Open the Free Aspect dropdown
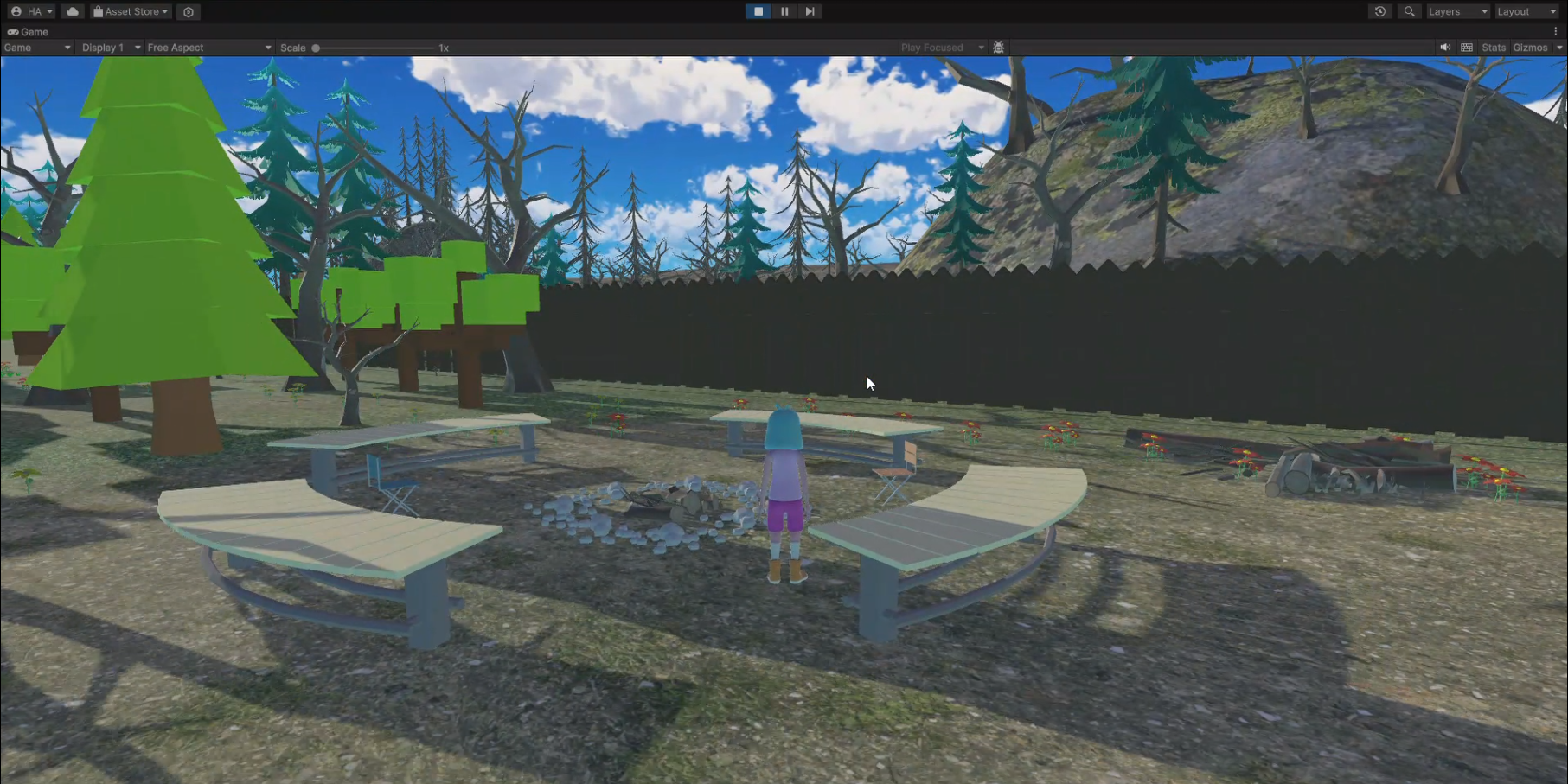Viewport: 1568px width, 784px height. (208, 48)
